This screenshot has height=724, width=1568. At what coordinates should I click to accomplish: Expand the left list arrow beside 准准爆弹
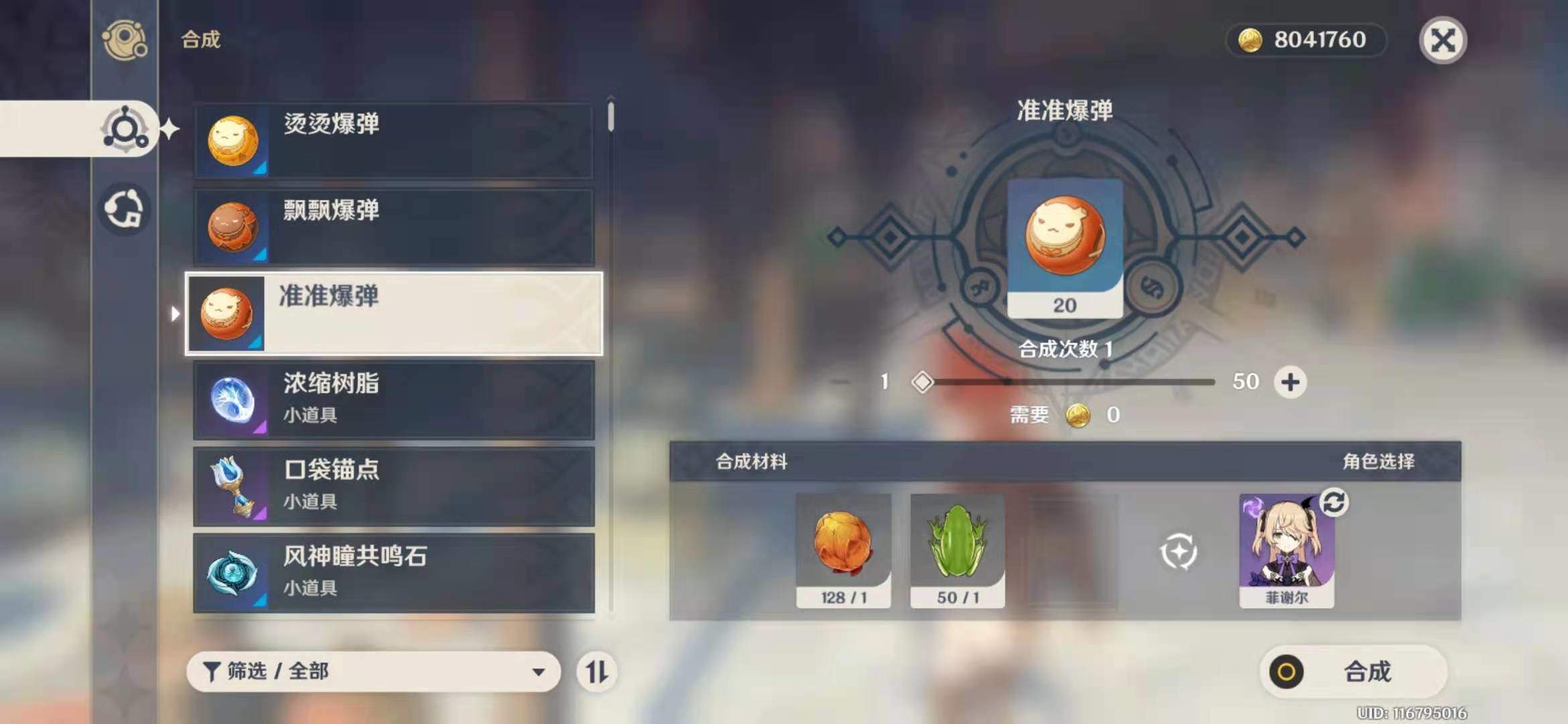click(176, 313)
